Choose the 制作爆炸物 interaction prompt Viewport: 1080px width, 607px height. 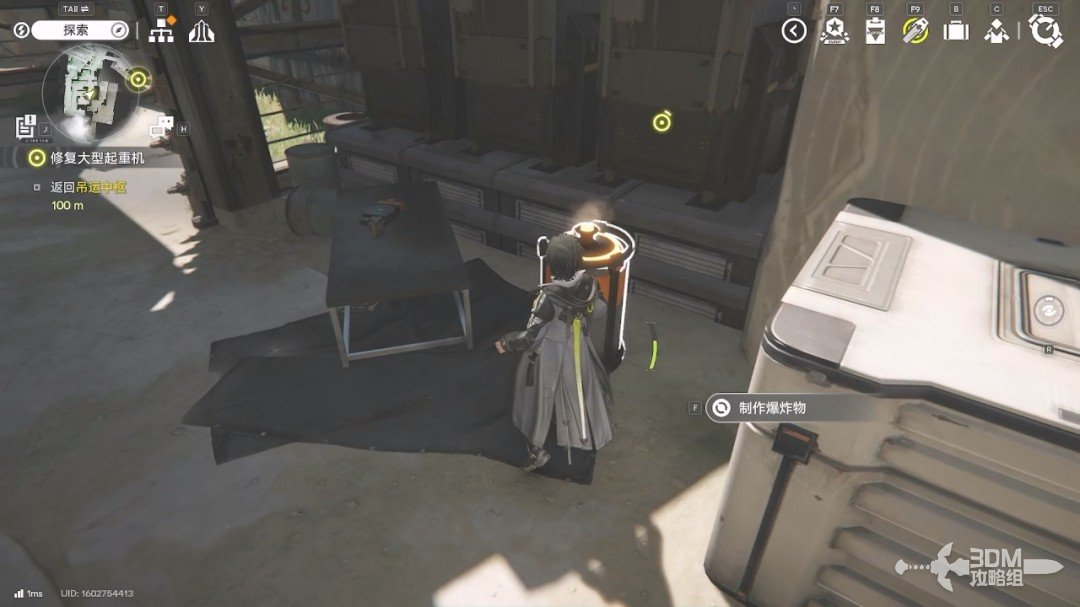(771, 408)
